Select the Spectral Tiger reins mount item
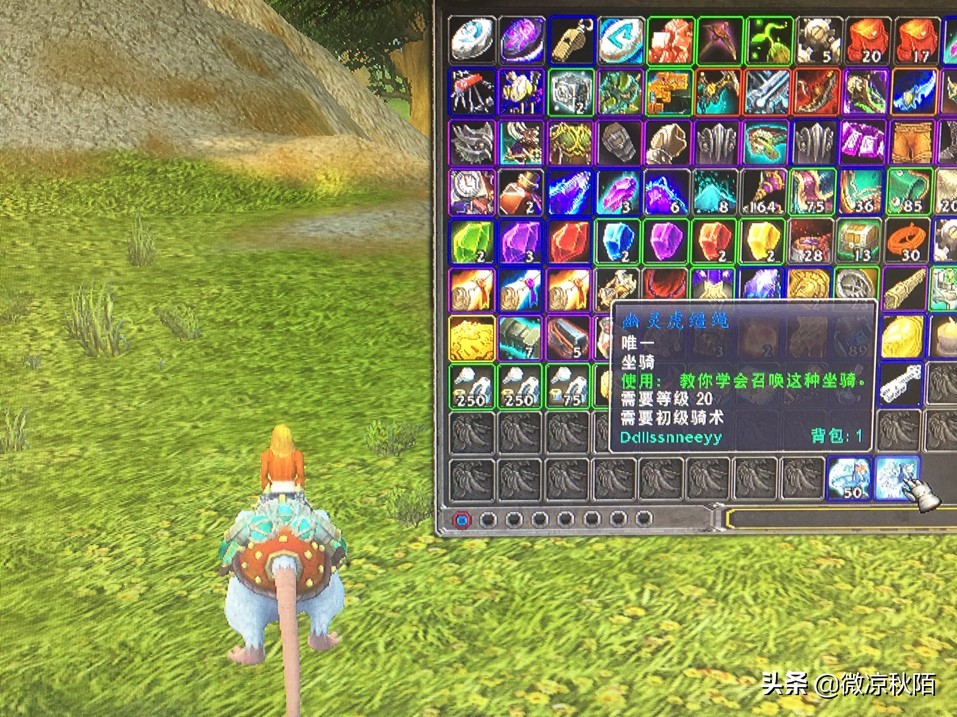The image size is (957, 717). 899,478
